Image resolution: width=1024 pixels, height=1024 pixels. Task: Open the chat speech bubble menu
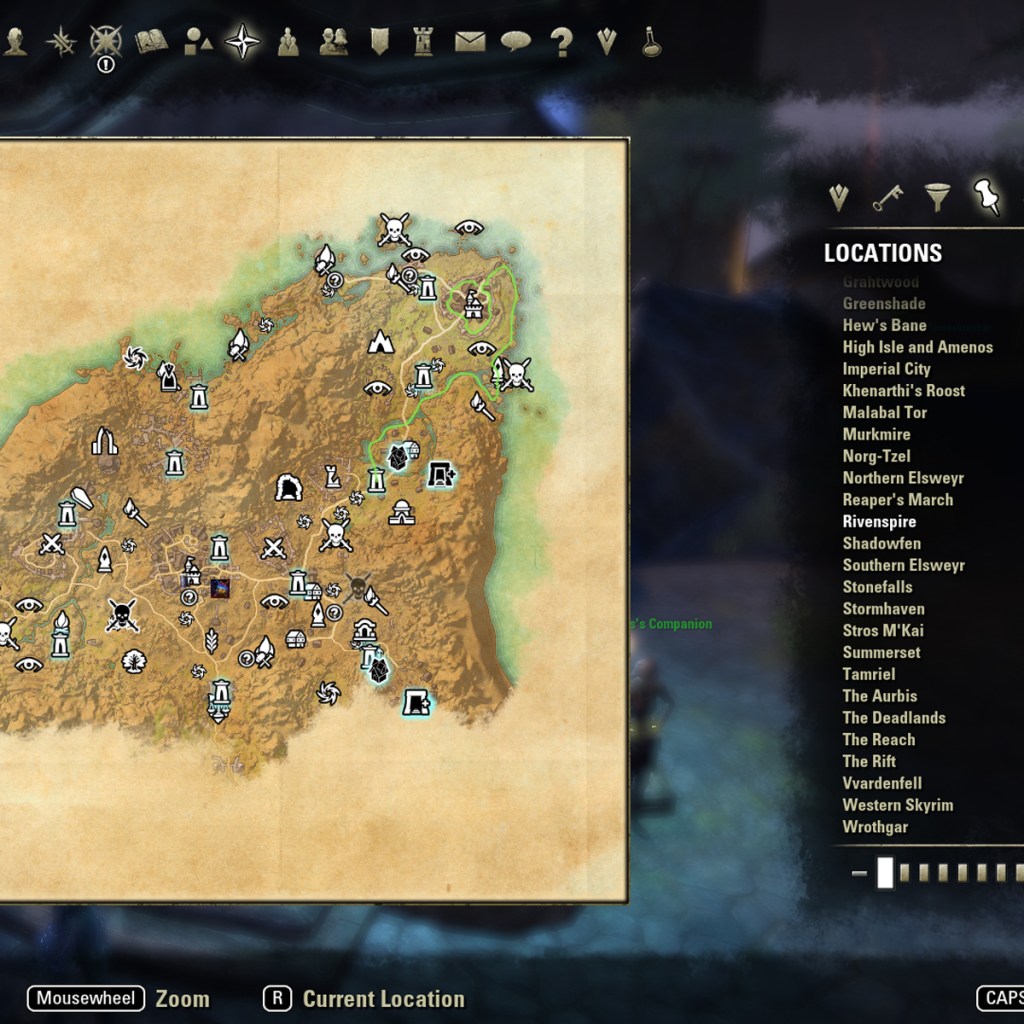click(x=515, y=41)
